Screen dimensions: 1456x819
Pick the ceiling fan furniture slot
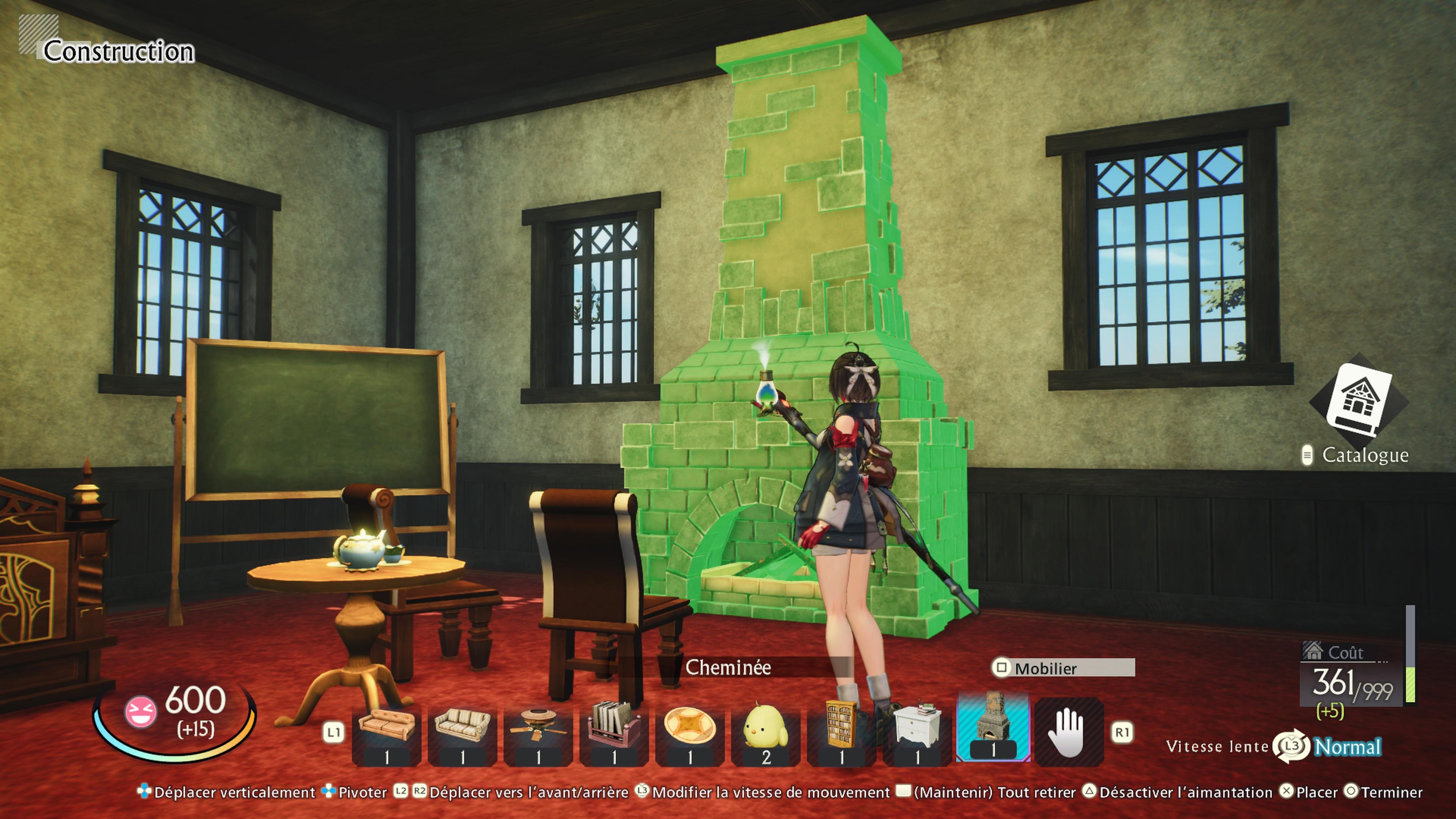538,733
